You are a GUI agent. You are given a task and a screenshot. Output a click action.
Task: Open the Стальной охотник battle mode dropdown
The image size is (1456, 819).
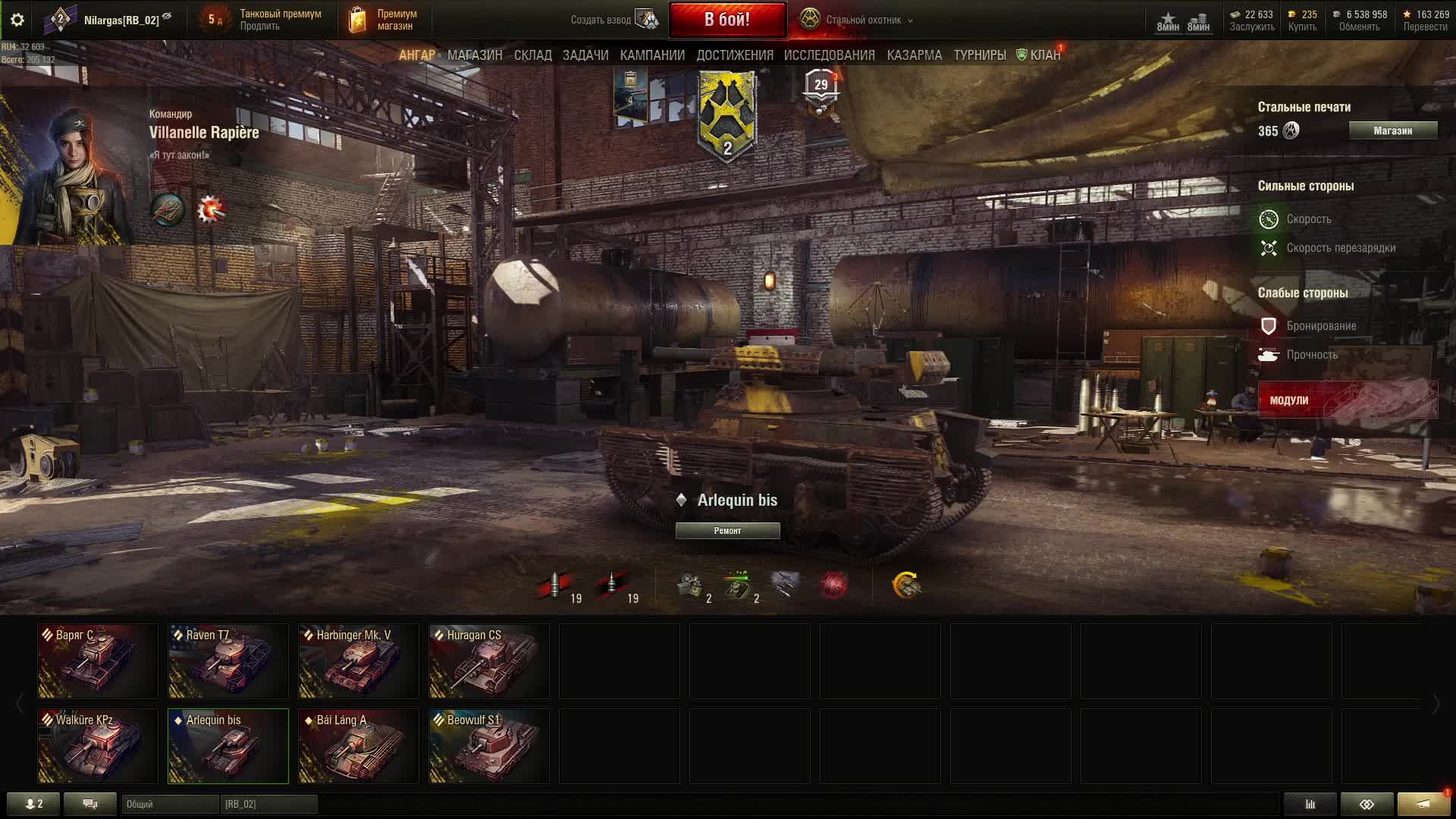[858, 20]
